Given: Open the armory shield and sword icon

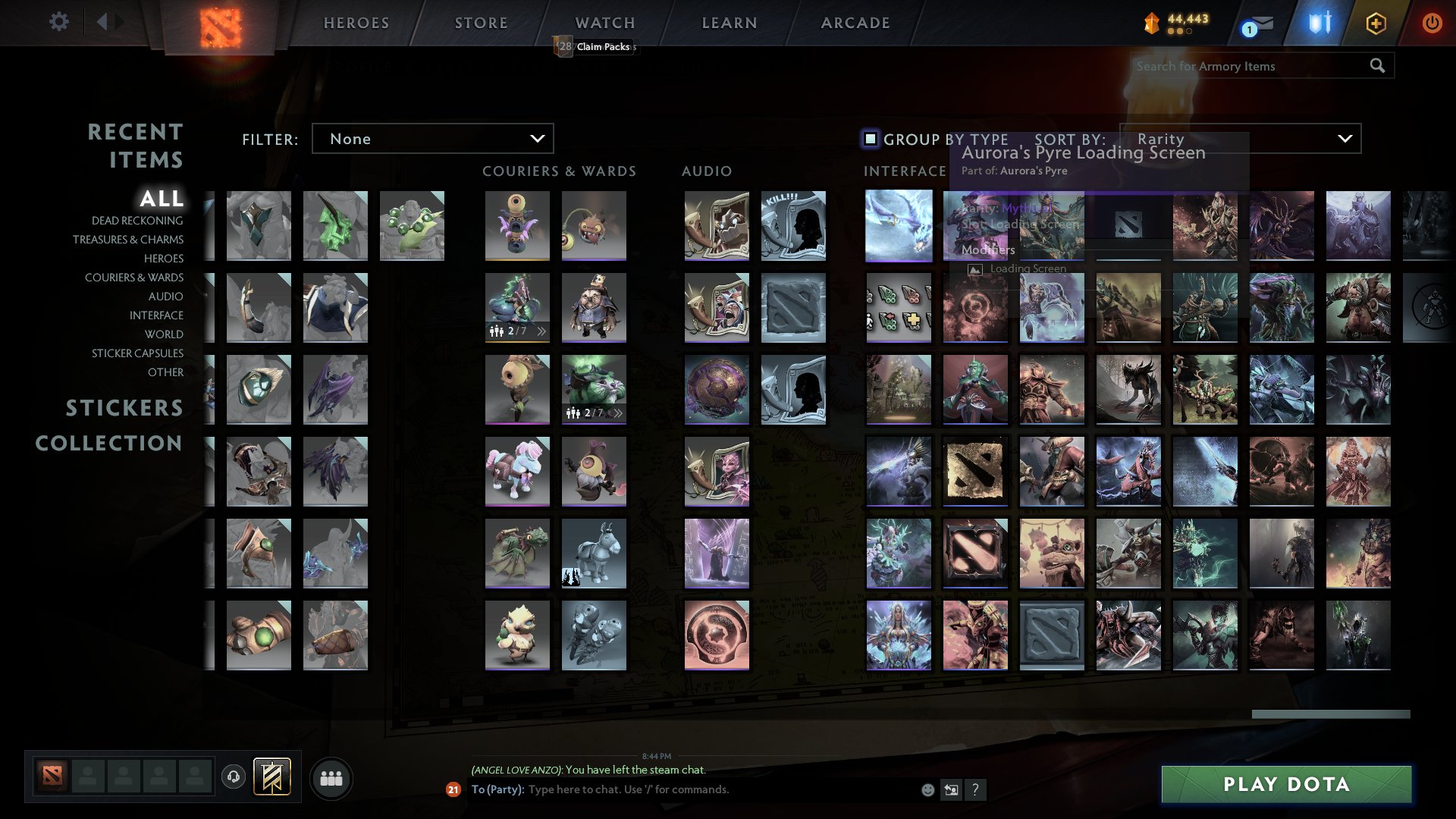Looking at the screenshot, I should [x=1319, y=23].
